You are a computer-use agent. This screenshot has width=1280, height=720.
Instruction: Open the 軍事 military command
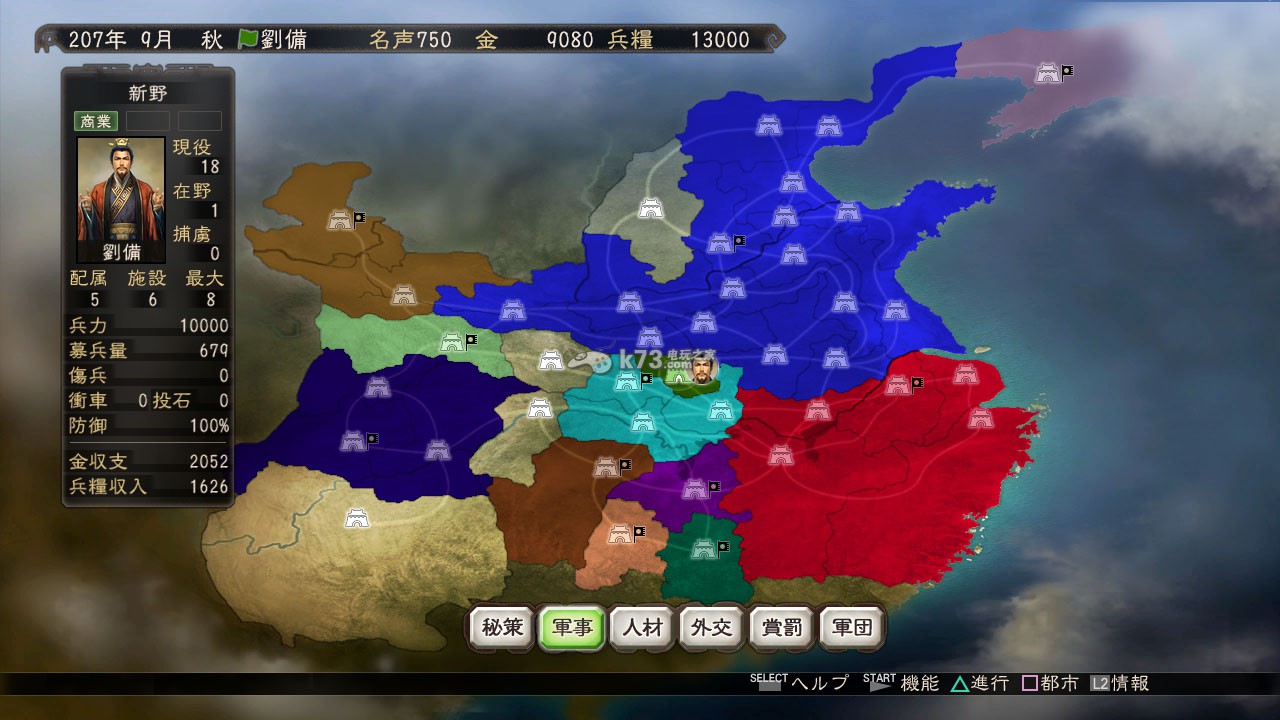tap(571, 627)
